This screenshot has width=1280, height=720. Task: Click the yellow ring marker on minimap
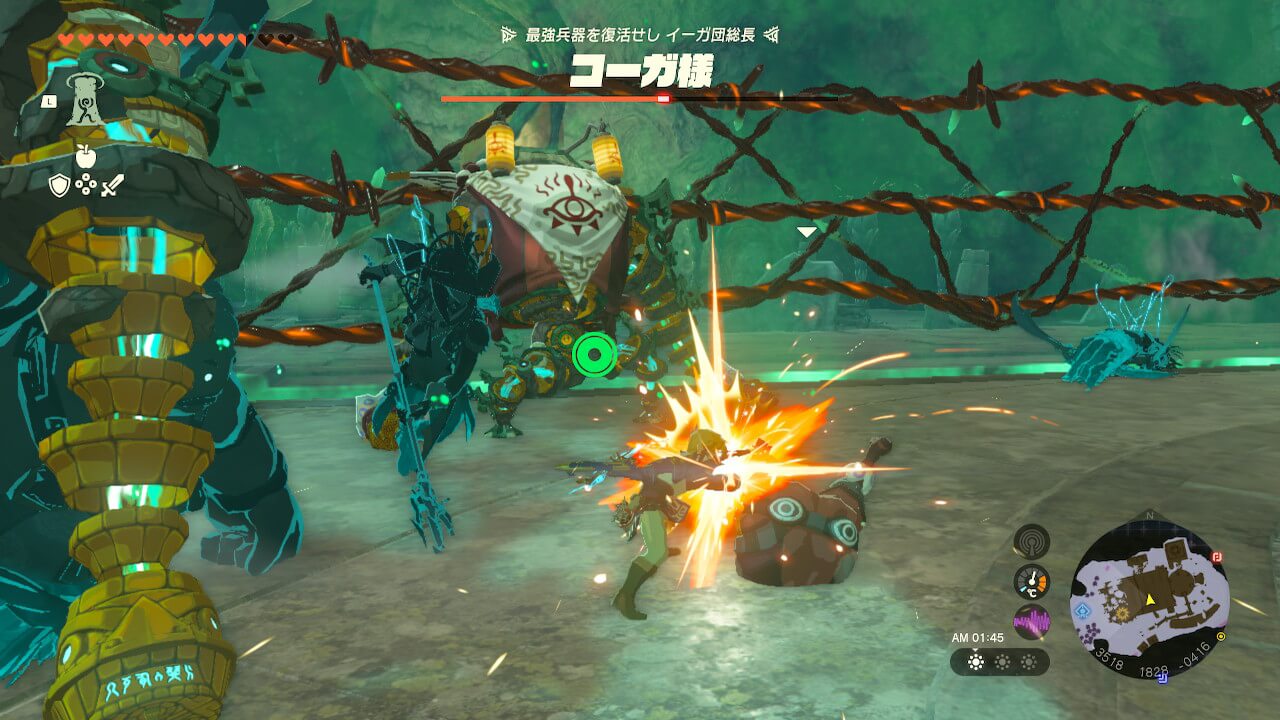click(x=1221, y=636)
